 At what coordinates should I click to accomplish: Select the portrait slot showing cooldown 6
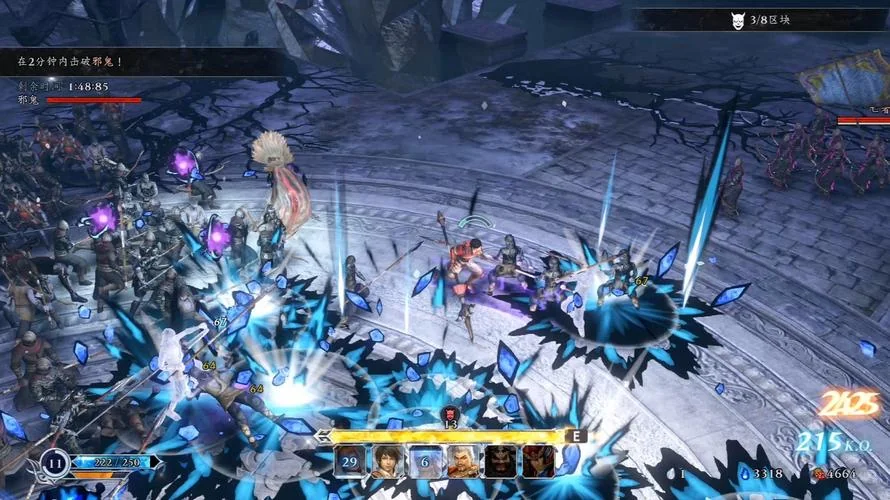click(425, 461)
